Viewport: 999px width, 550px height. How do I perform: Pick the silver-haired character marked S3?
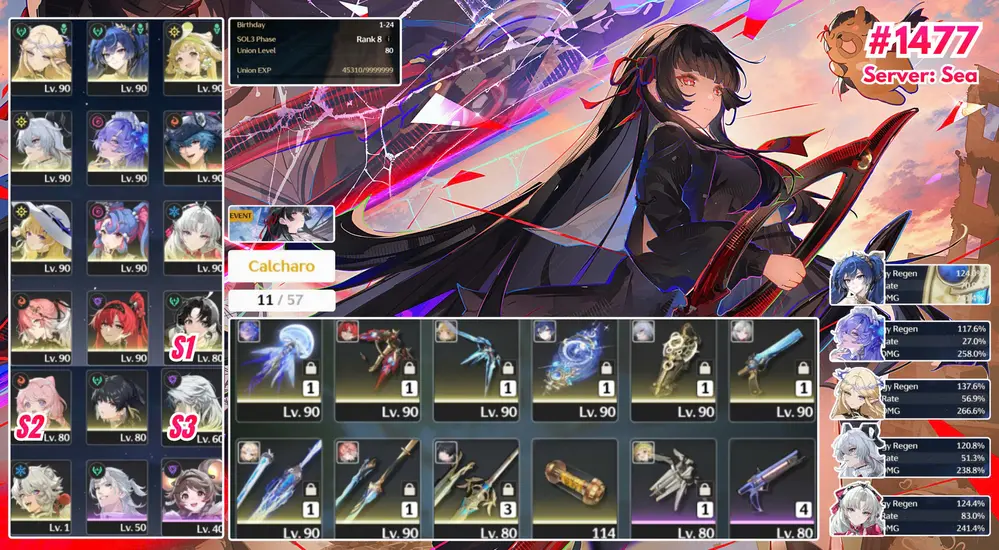coord(193,405)
